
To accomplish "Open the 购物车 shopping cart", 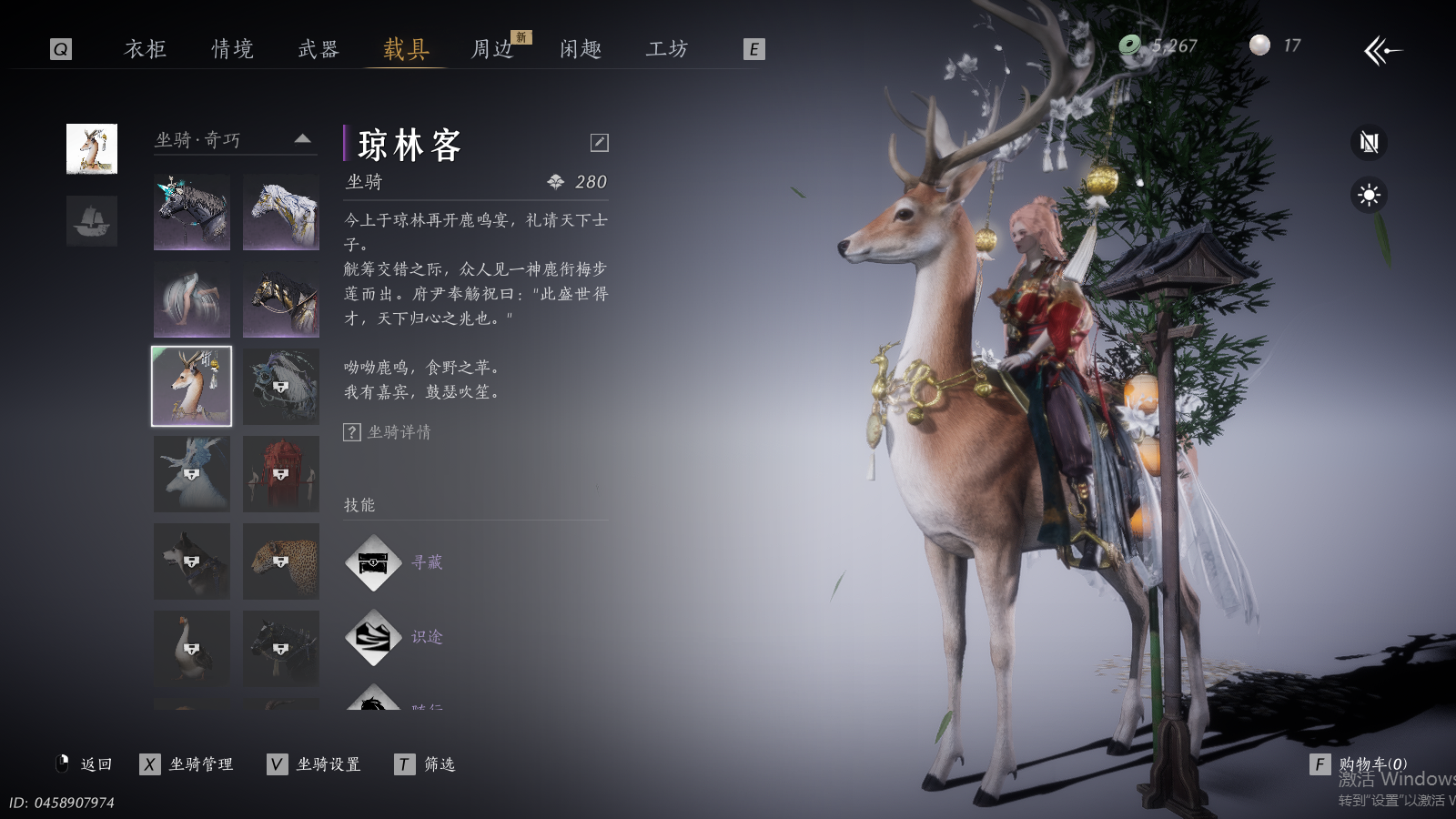I will click(1361, 764).
